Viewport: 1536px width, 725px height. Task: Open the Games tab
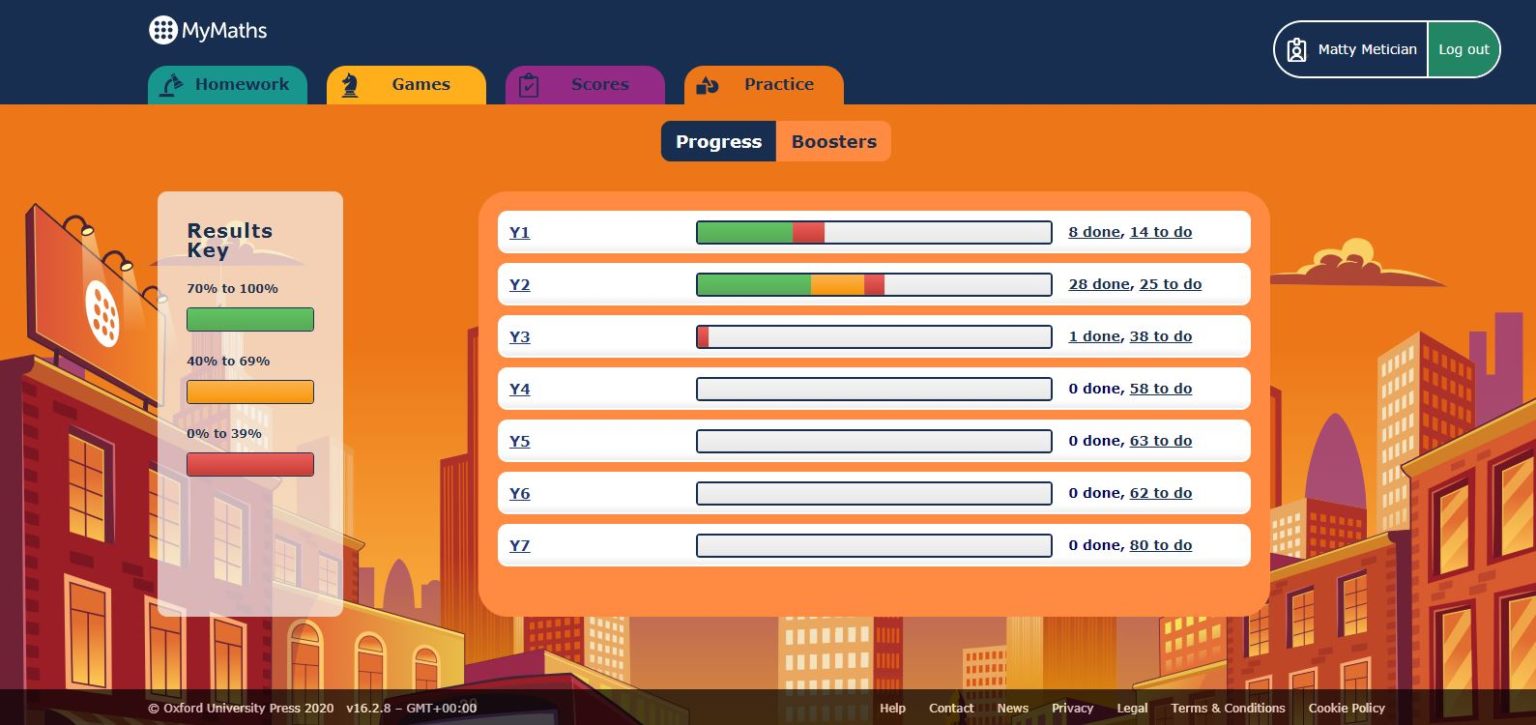pos(421,84)
